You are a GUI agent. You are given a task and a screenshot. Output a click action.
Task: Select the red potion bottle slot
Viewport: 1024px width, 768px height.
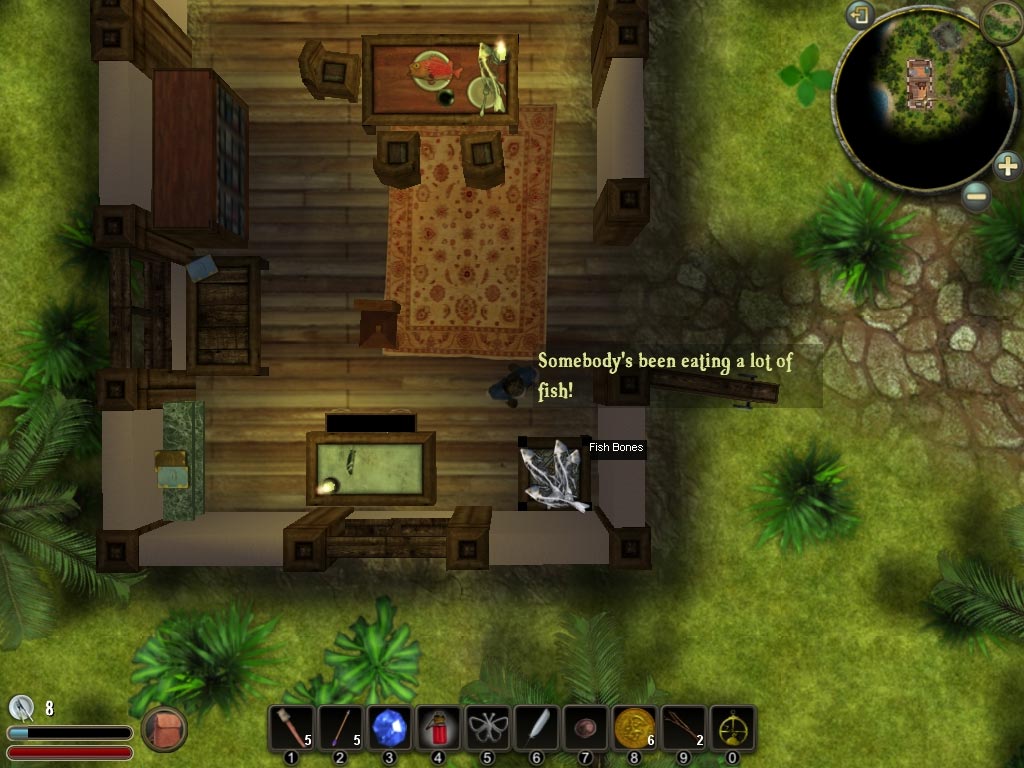tap(438, 727)
